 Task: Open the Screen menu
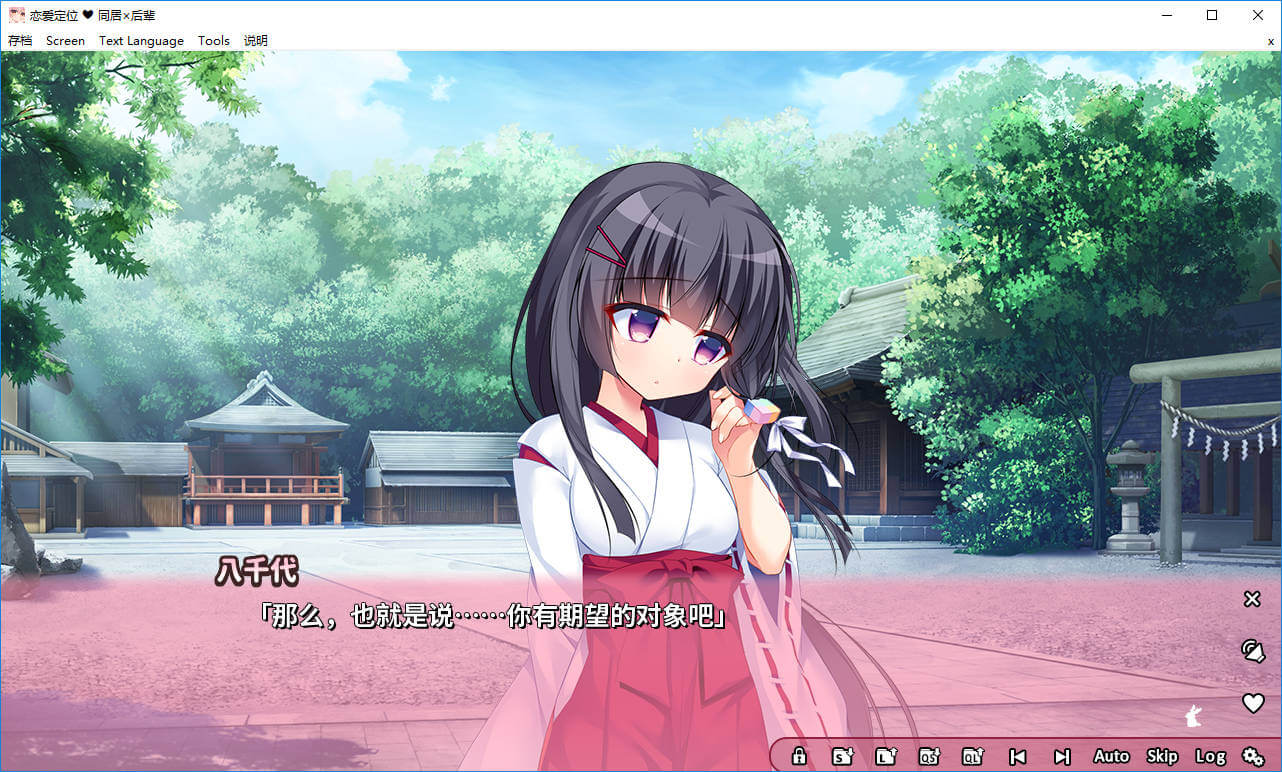(65, 41)
